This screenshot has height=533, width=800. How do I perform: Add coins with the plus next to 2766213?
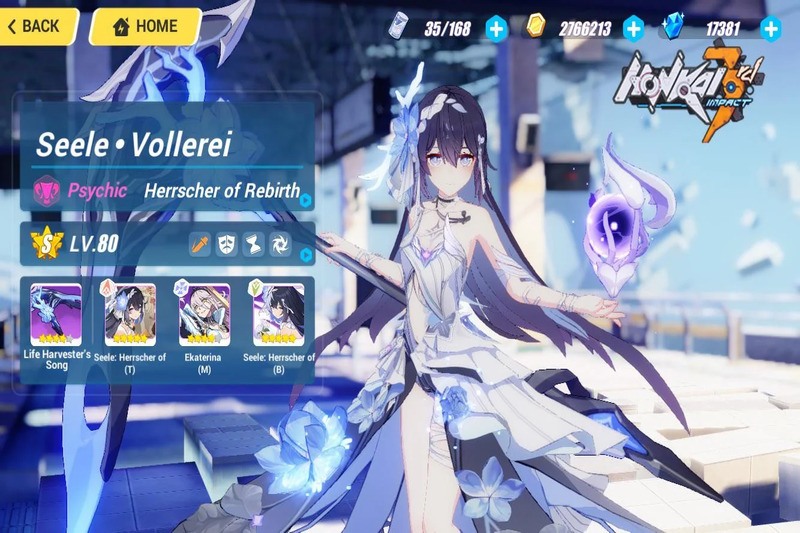click(633, 29)
